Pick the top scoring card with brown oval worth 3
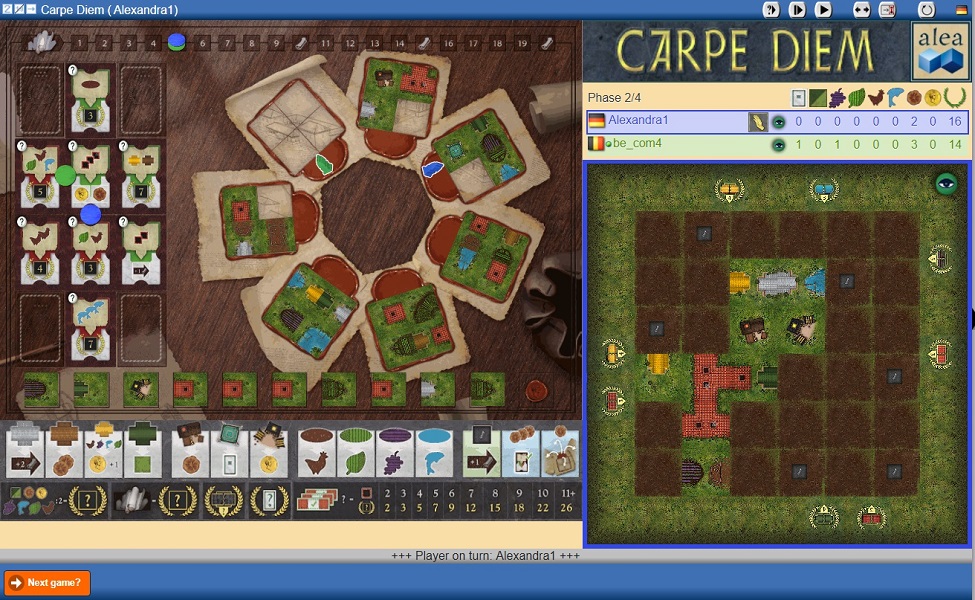This screenshot has height=600, width=975. coord(91,100)
